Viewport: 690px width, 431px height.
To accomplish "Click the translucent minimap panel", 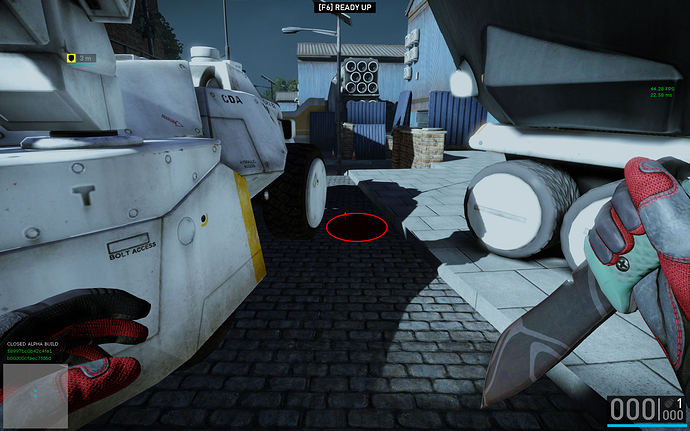I will [34, 396].
